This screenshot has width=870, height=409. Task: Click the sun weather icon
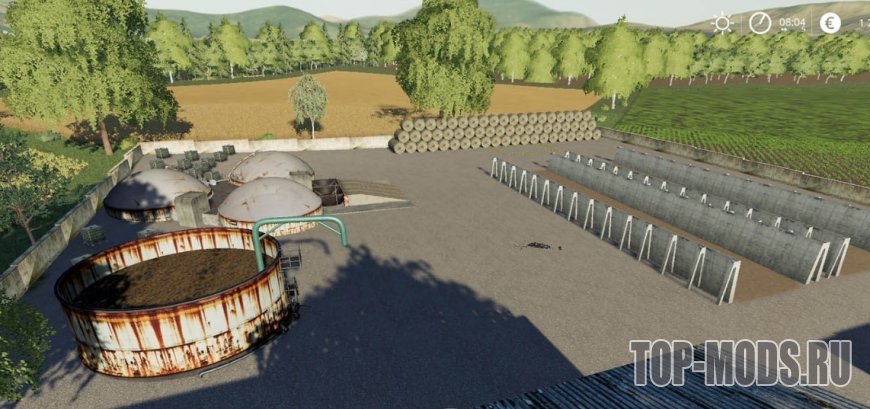tap(722, 22)
